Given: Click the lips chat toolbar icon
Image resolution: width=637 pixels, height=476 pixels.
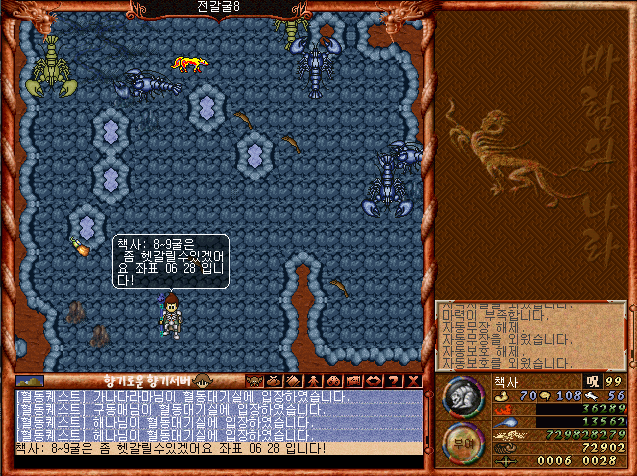Looking at the screenshot, I should click(x=374, y=380).
